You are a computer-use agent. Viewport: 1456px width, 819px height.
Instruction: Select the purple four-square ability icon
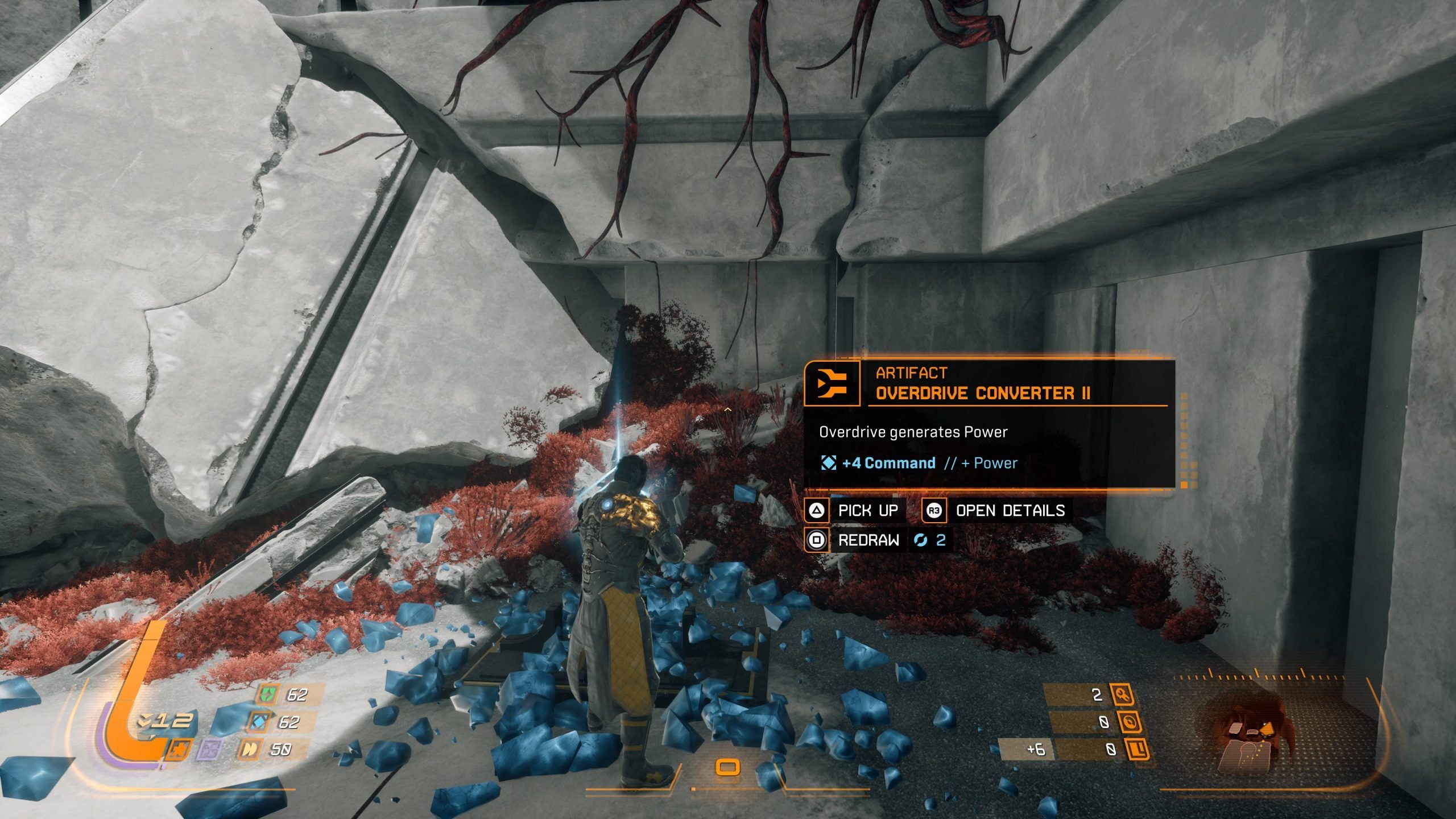click(208, 750)
